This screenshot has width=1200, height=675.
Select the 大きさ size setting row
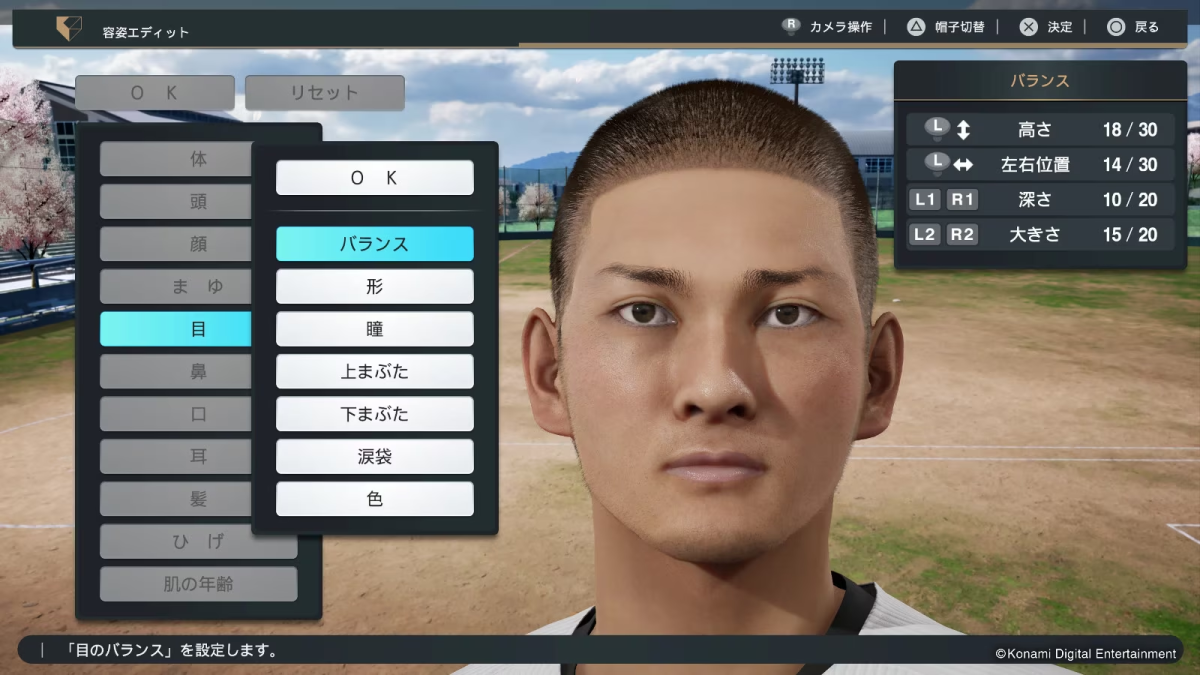click(x=1040, y=235)
